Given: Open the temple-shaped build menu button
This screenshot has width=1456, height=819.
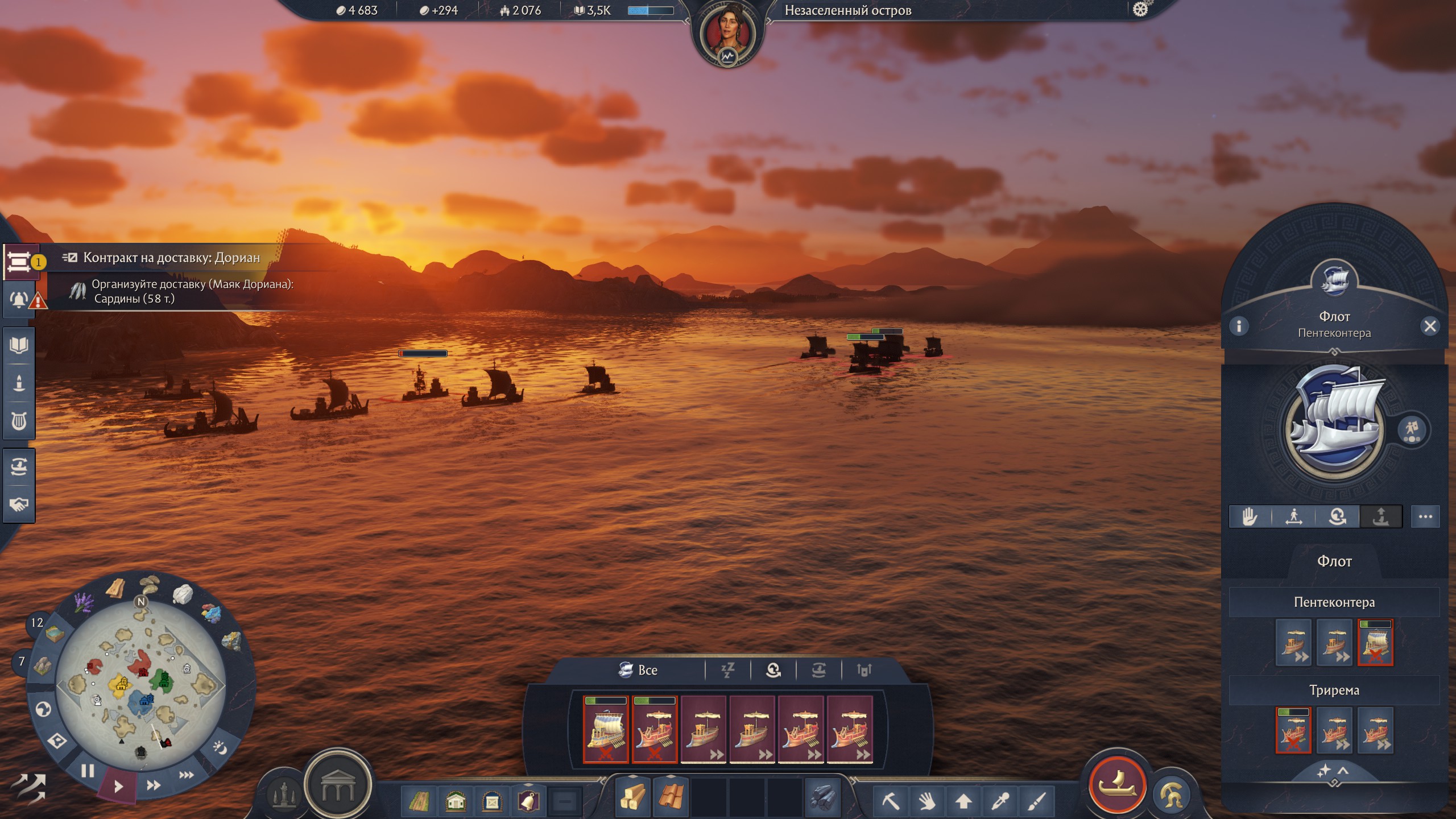Looking at the screenshot, I should tap(338, 786).
